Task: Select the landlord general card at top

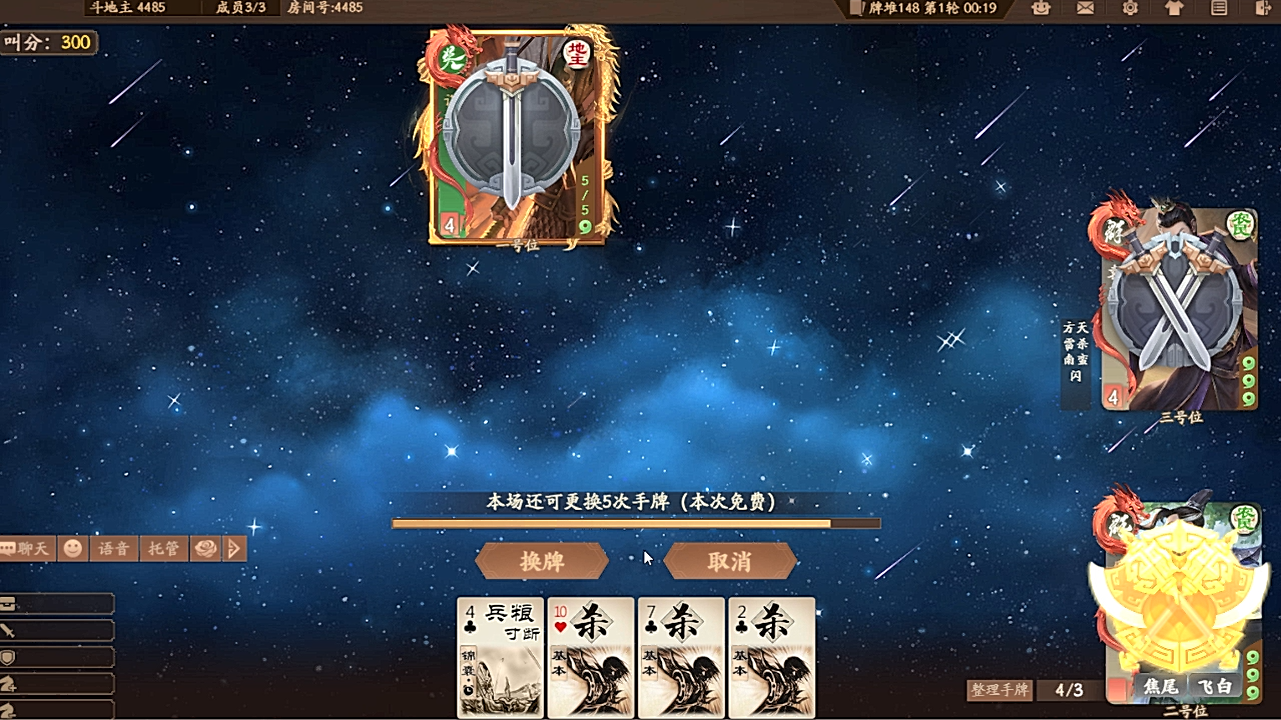Action: tap(515, 135)
